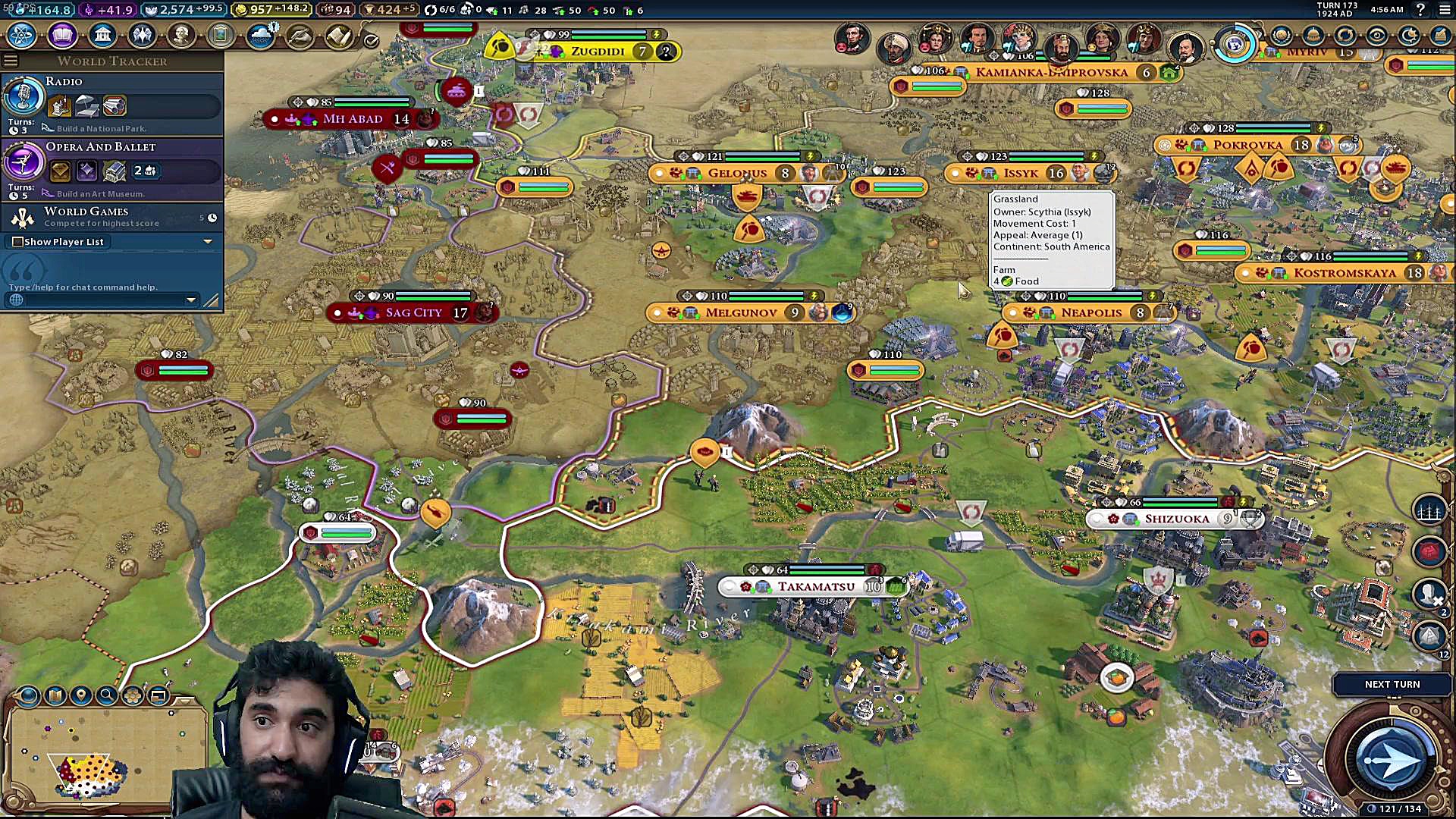Open the Technology tree atom button
The width and height of the screenshot is (1456, 819).
[x=23, y=35]
